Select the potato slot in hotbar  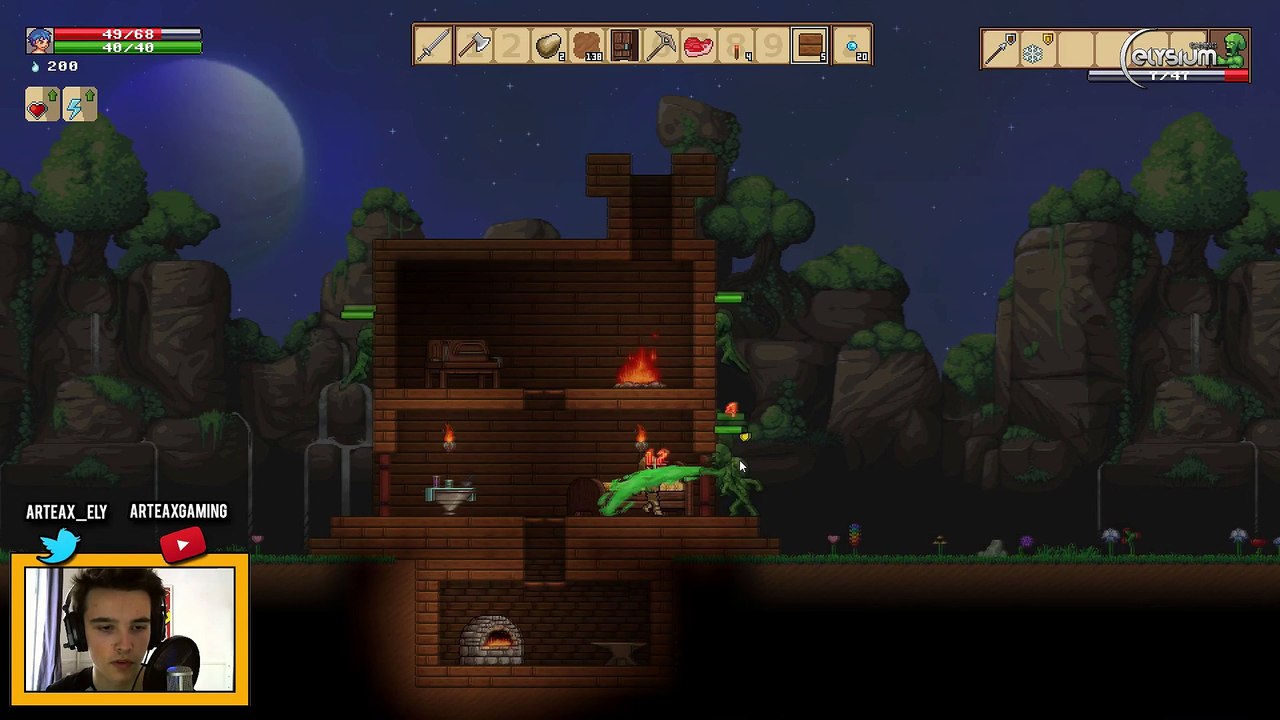pos(549,46)
